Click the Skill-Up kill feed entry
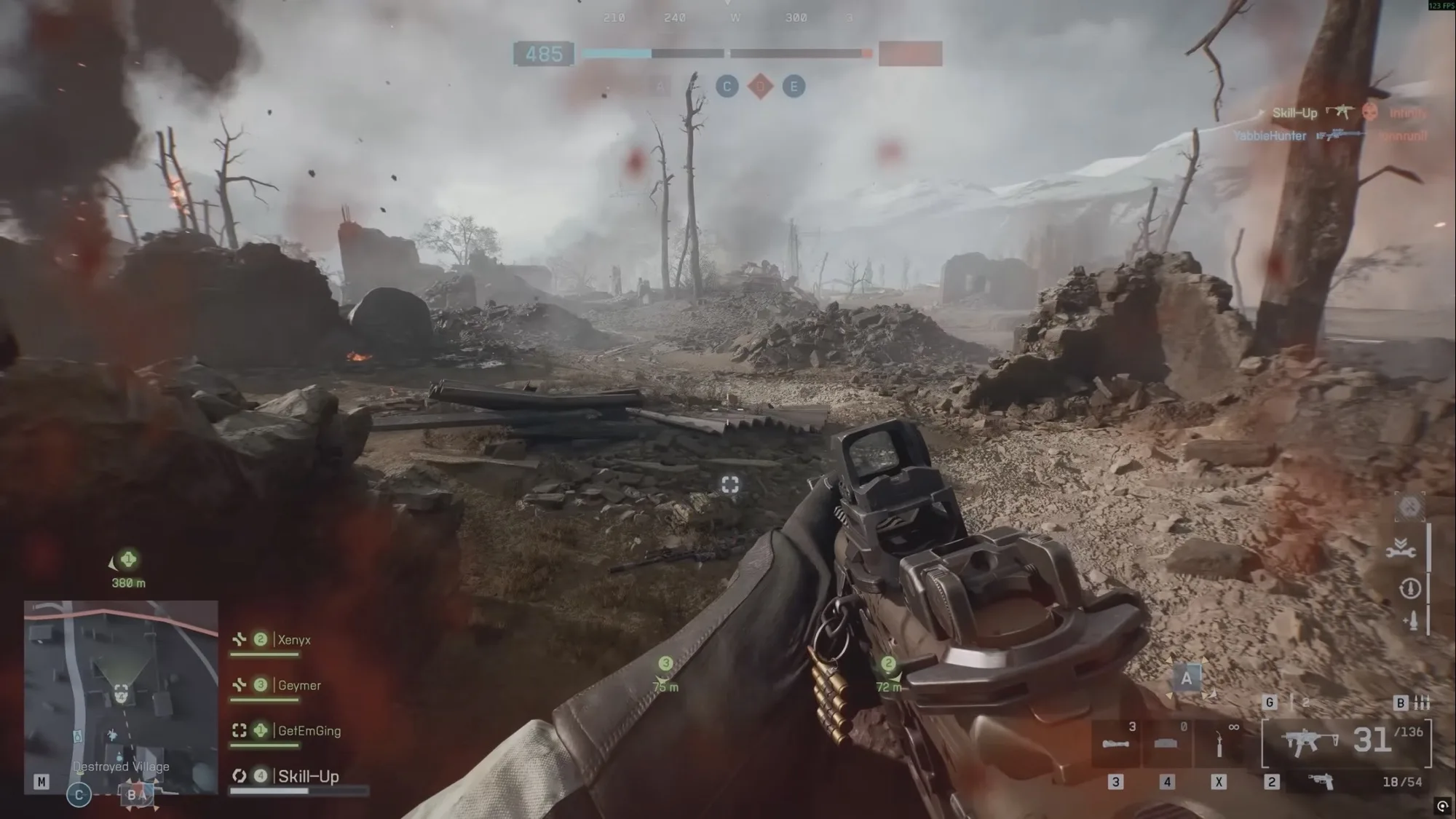 click(1294, 113)
